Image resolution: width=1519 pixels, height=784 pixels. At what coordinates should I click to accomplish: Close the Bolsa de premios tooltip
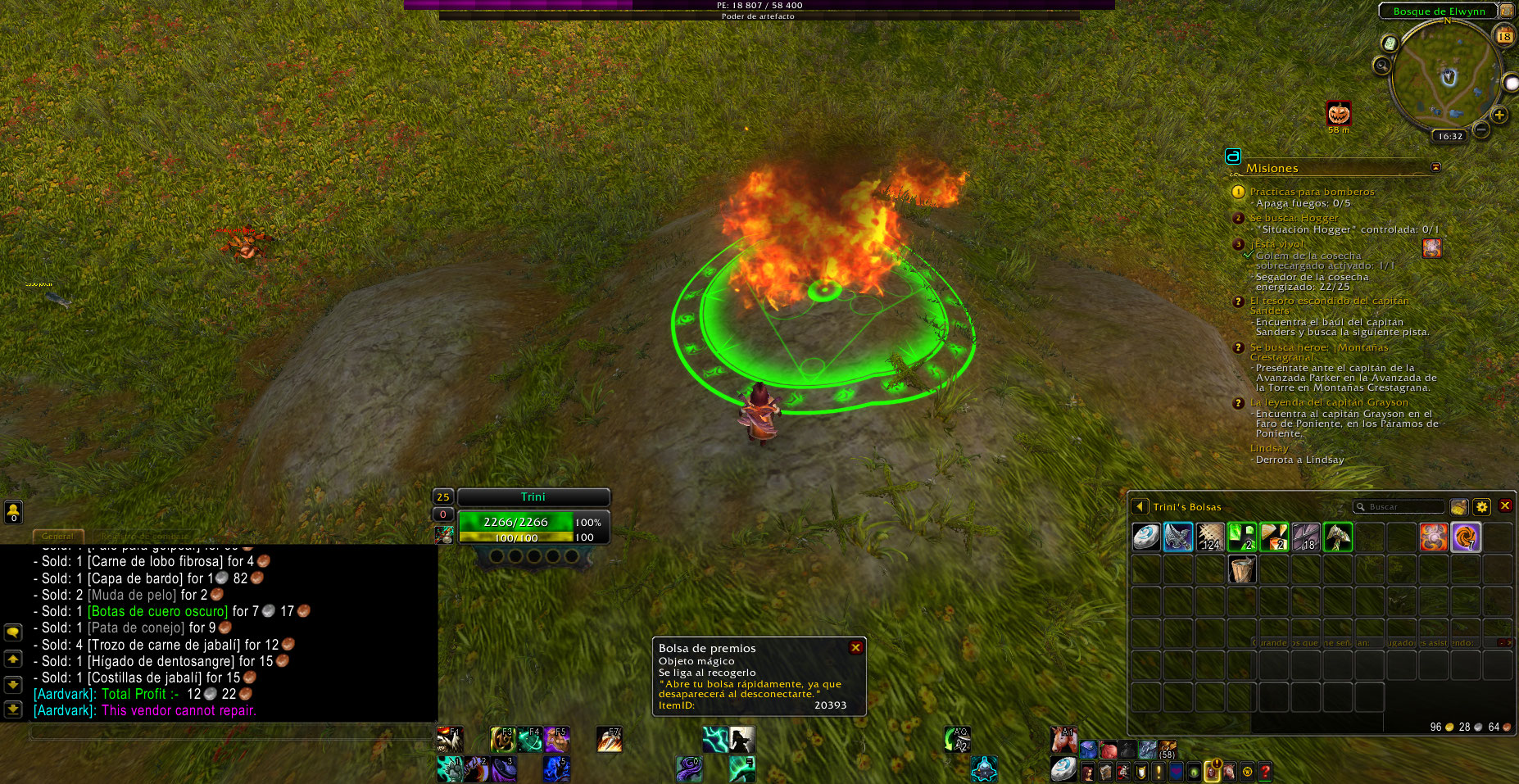point(855,647)
